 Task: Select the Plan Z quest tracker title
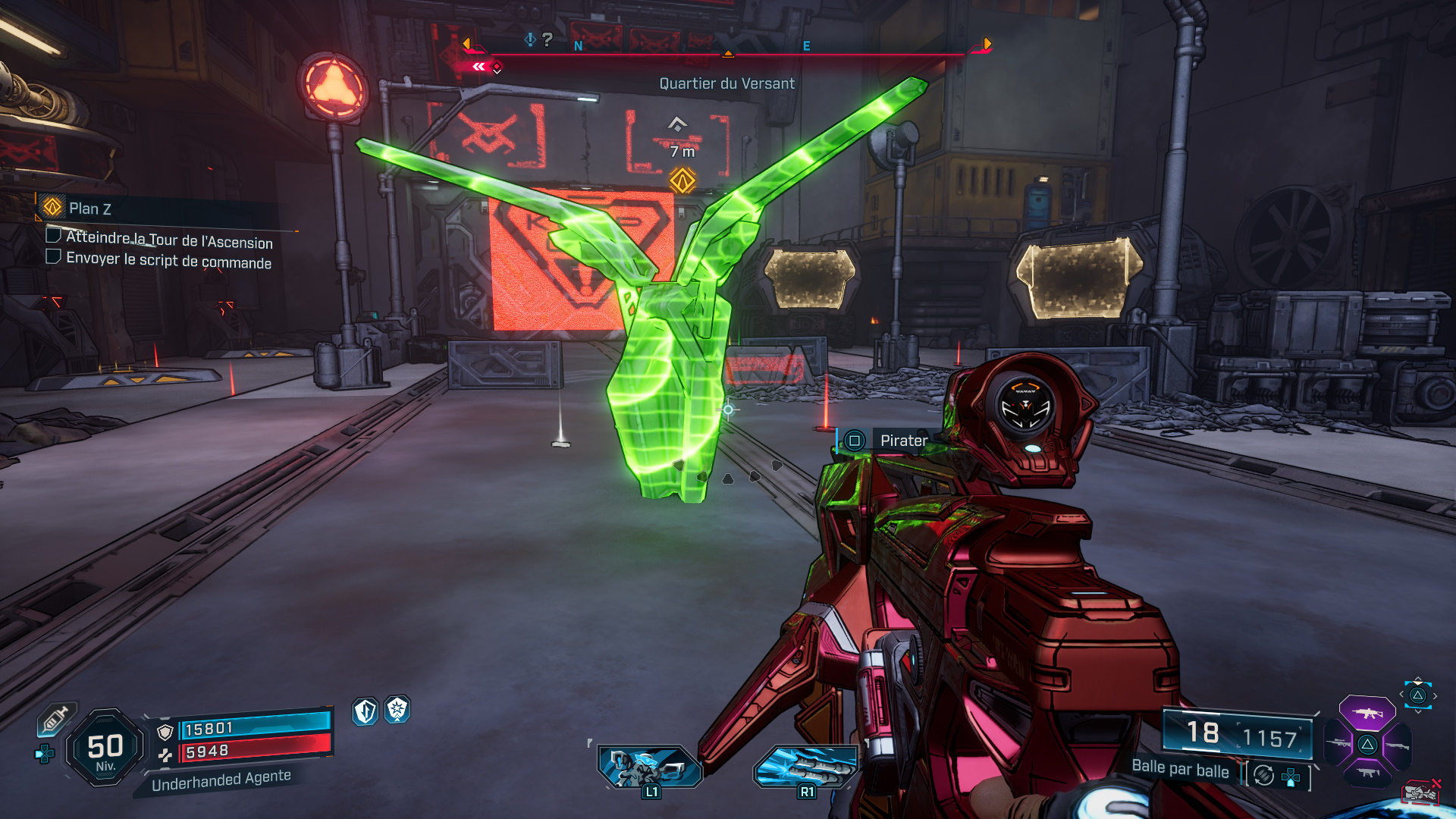[89, 209]
